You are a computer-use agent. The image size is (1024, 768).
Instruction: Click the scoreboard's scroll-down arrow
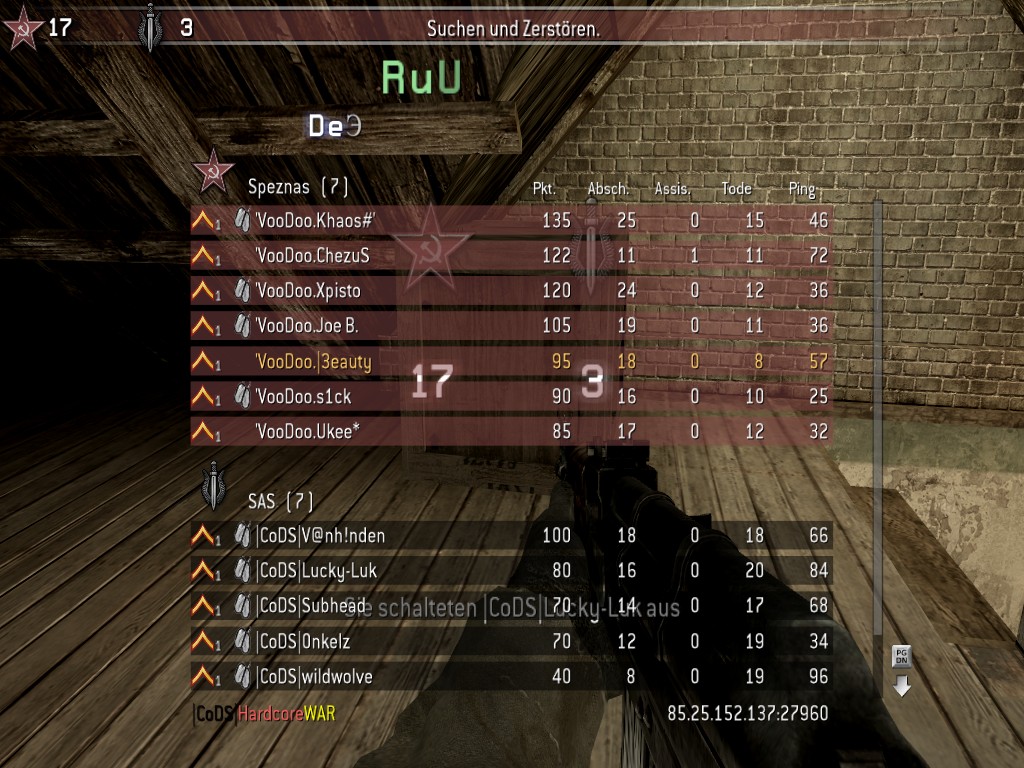(902, 686)
